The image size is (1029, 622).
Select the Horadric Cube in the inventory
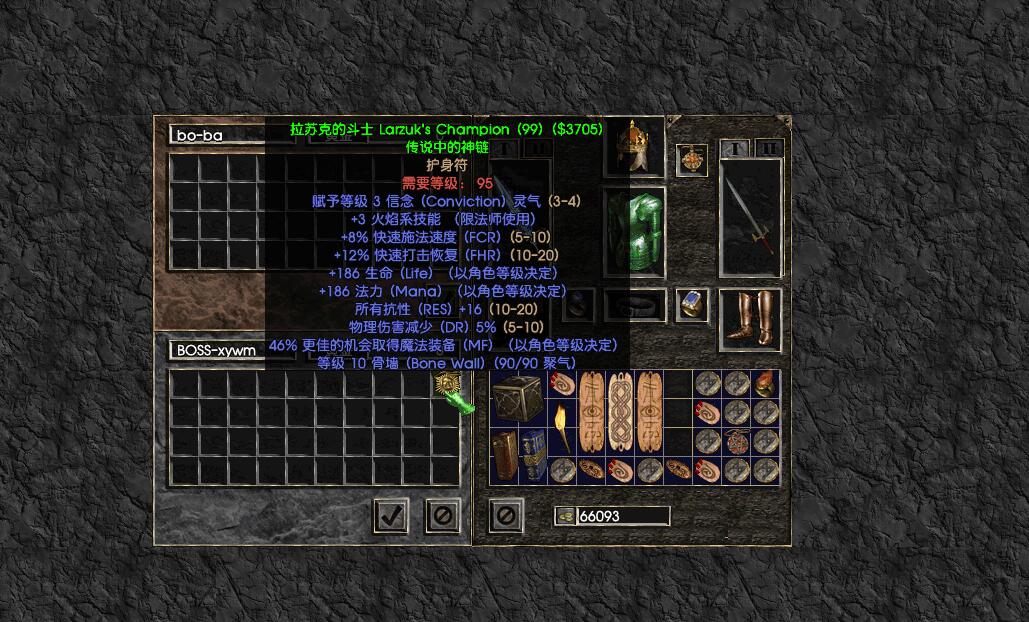coord(516,397)
